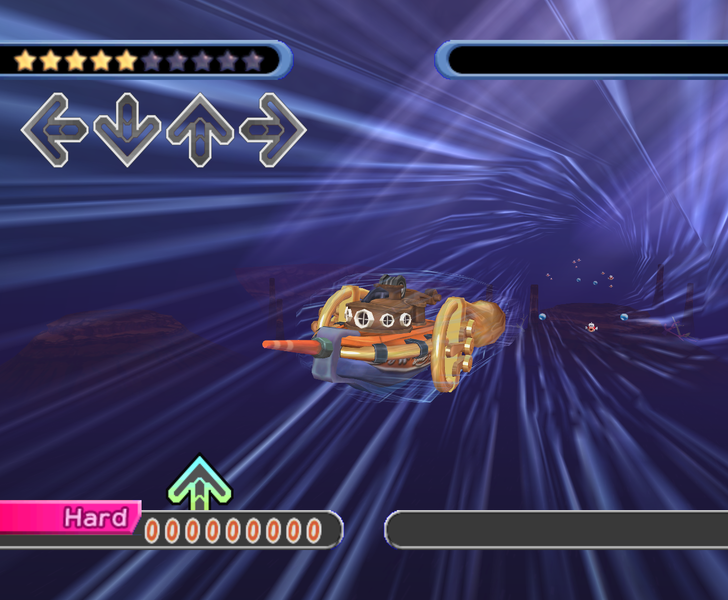
Task: Hit the left arrow step target
Action: pyautogui.click(x=54, y=129)
